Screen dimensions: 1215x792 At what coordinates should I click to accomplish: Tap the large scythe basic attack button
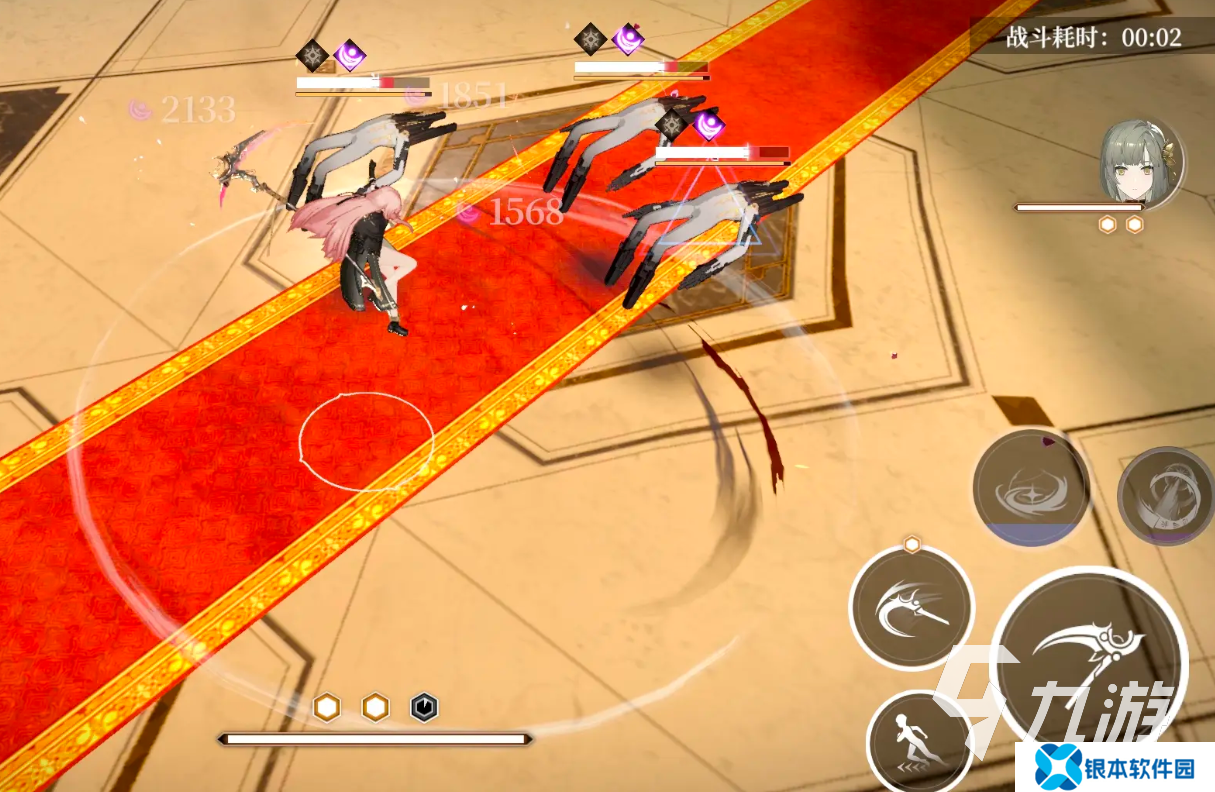click(x=1090, y=661)
